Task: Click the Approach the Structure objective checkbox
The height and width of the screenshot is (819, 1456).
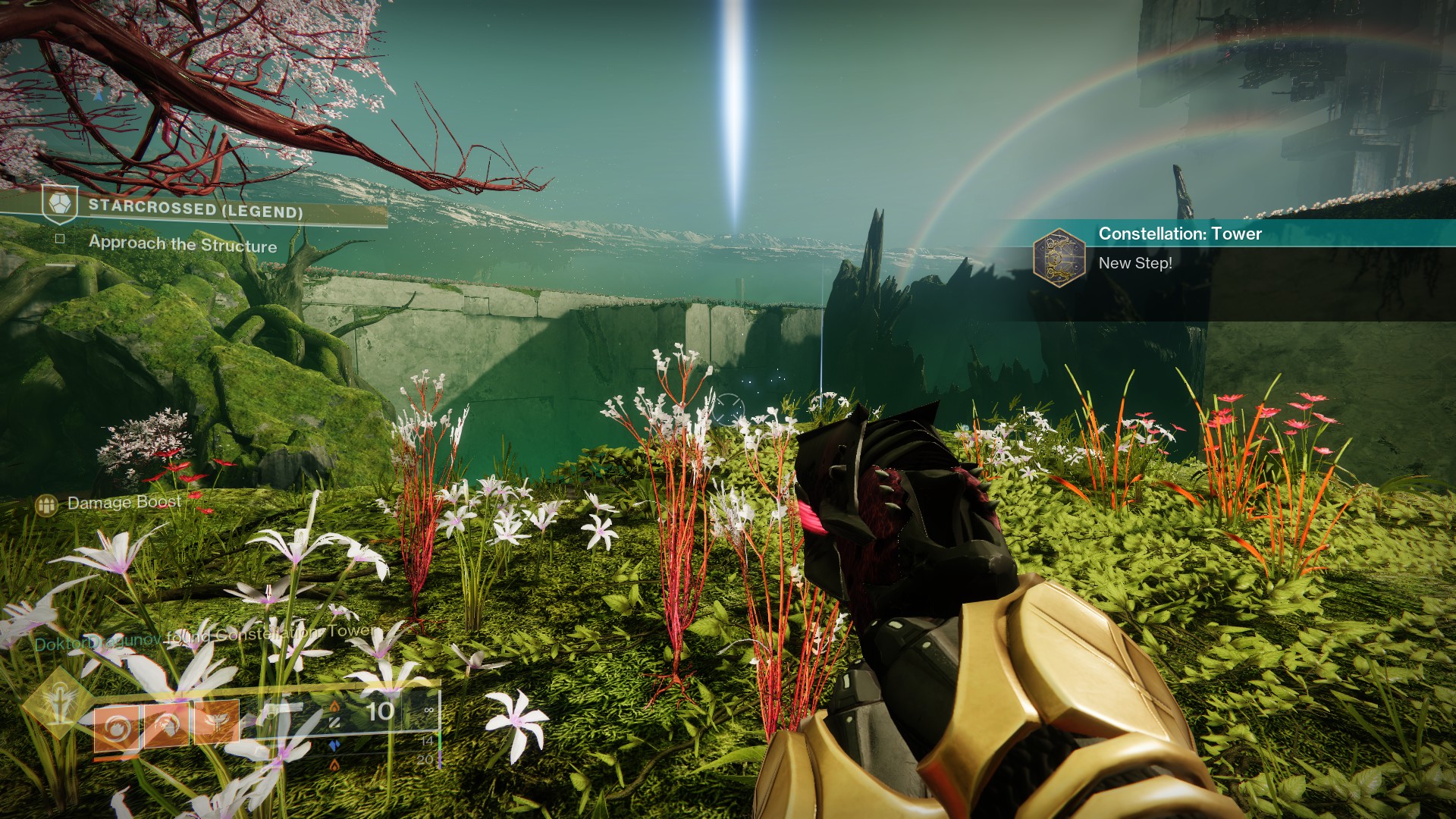Action: (x=60, y=239)
